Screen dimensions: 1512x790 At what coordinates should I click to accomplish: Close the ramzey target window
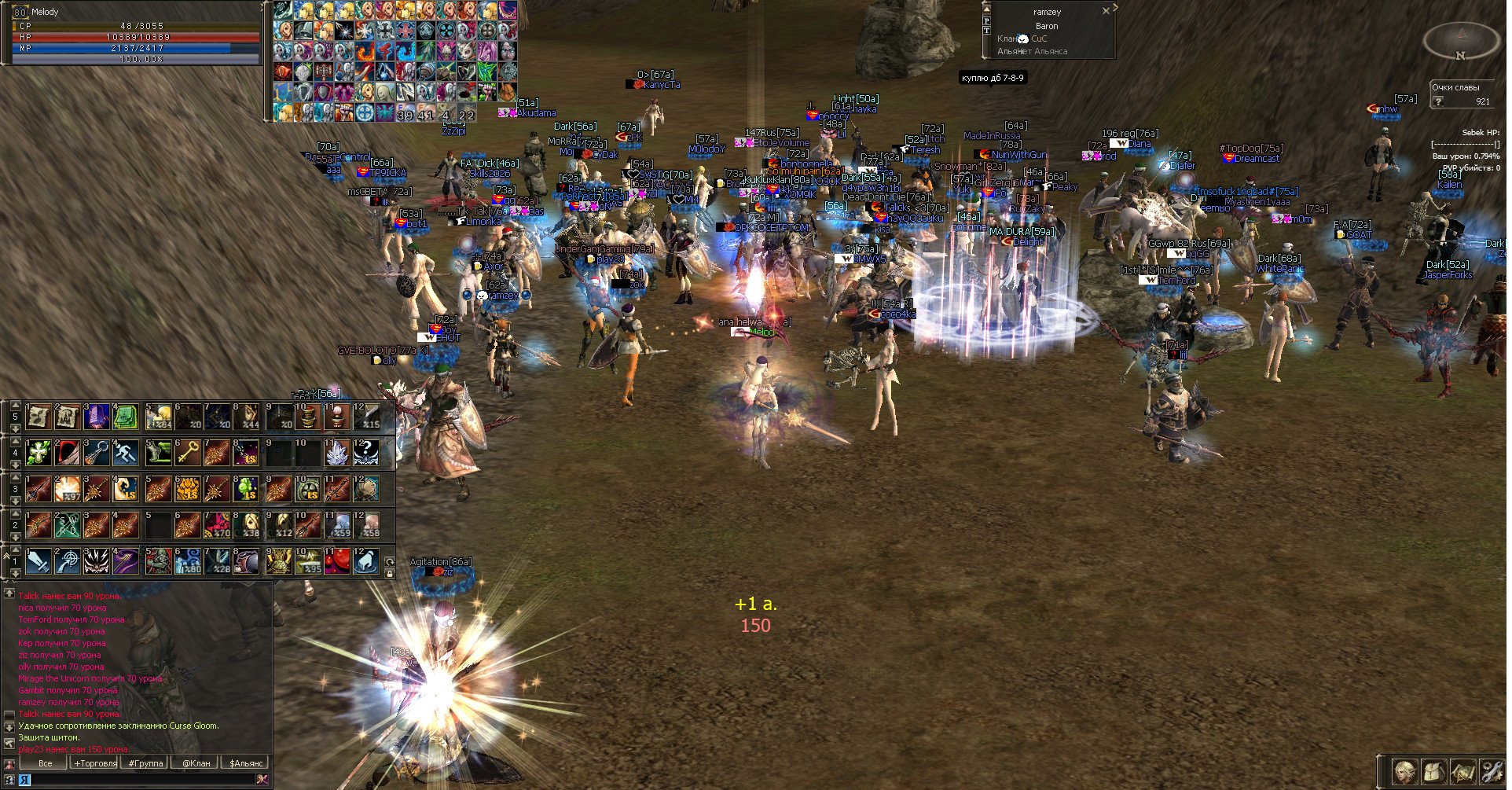(x=1106, y=11)
